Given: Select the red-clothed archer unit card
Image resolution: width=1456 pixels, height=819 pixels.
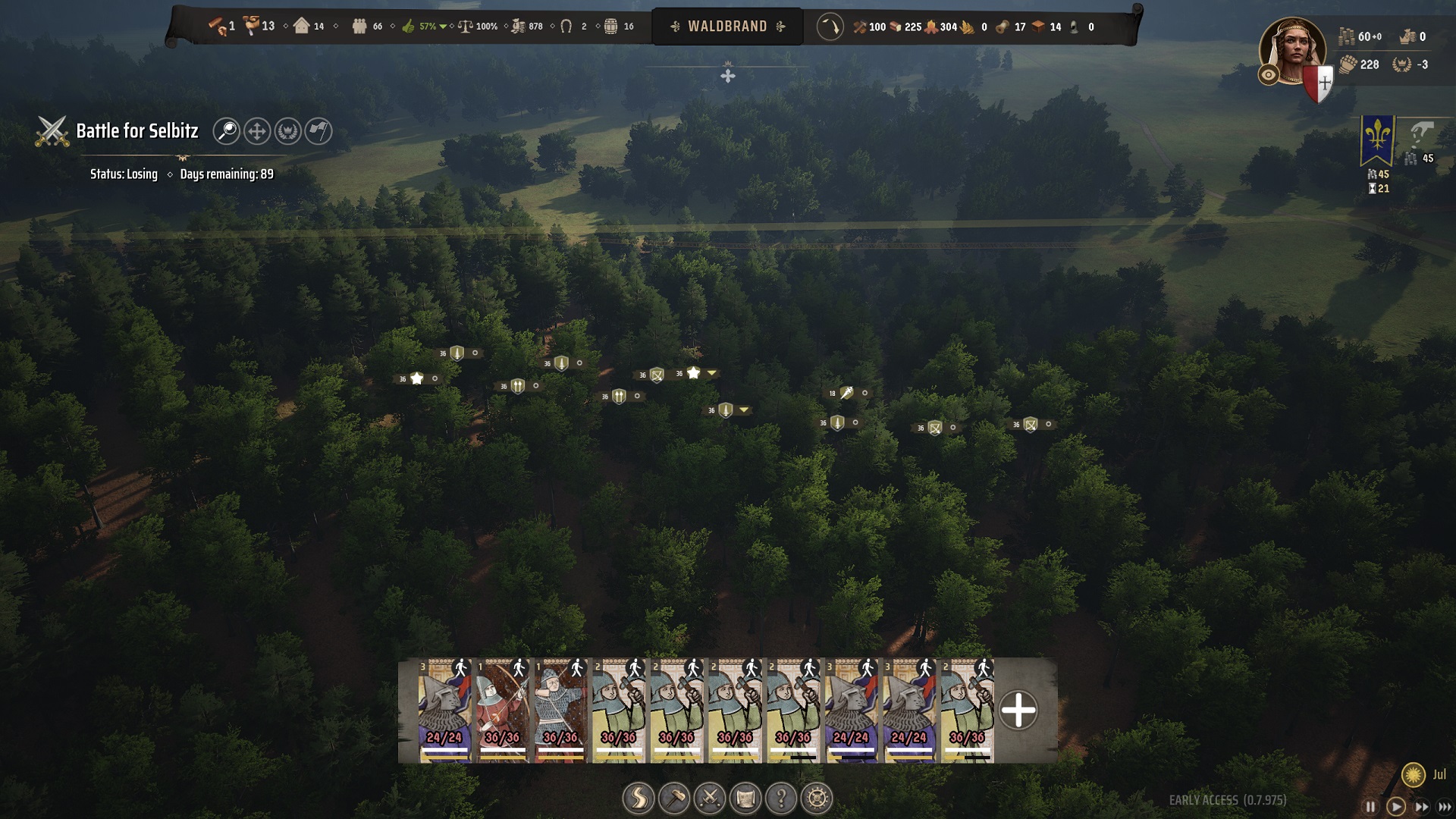Looking at the screenshot, I should click(x=503, y=710).
